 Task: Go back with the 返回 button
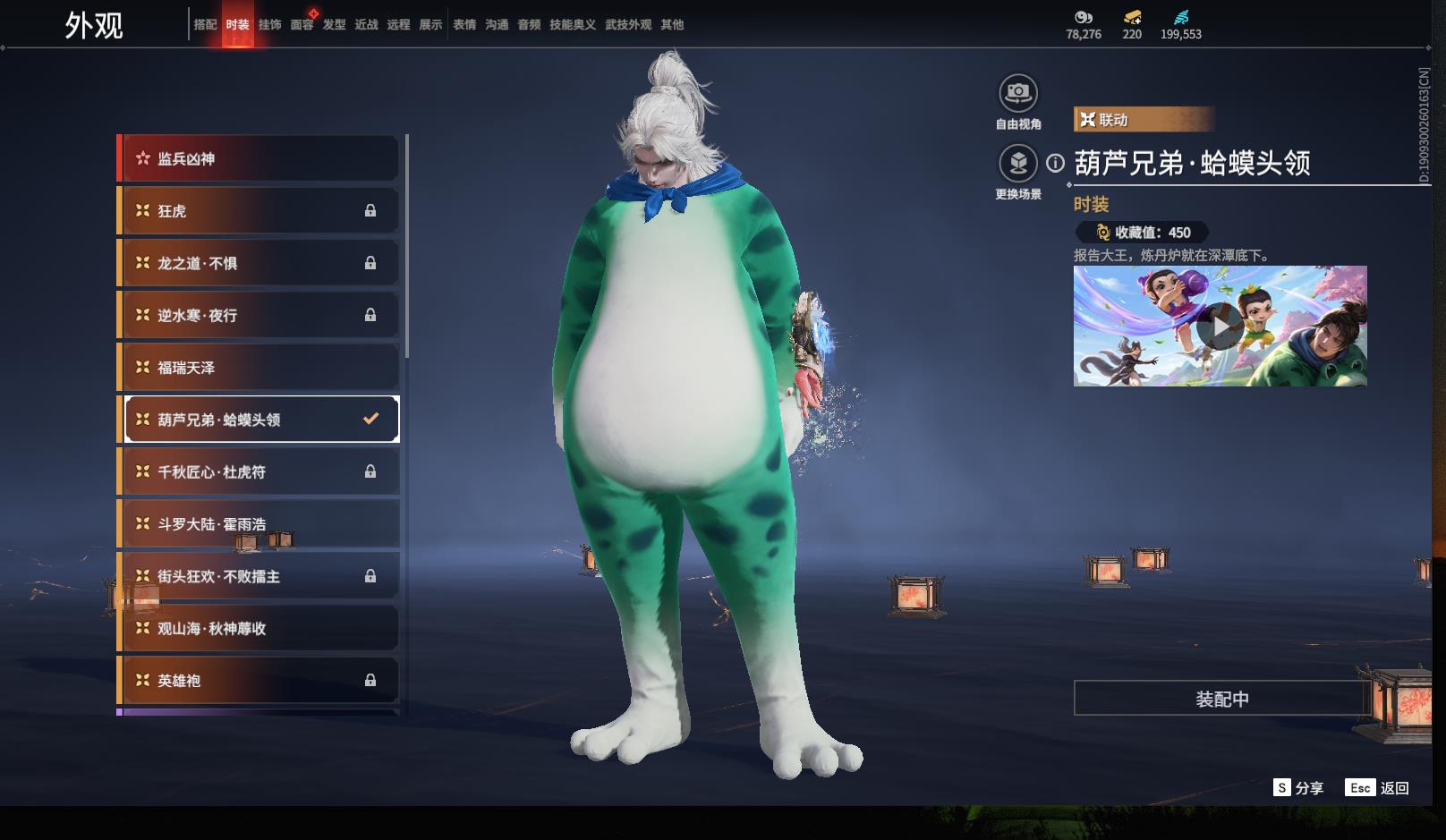tap(1378, 787)
